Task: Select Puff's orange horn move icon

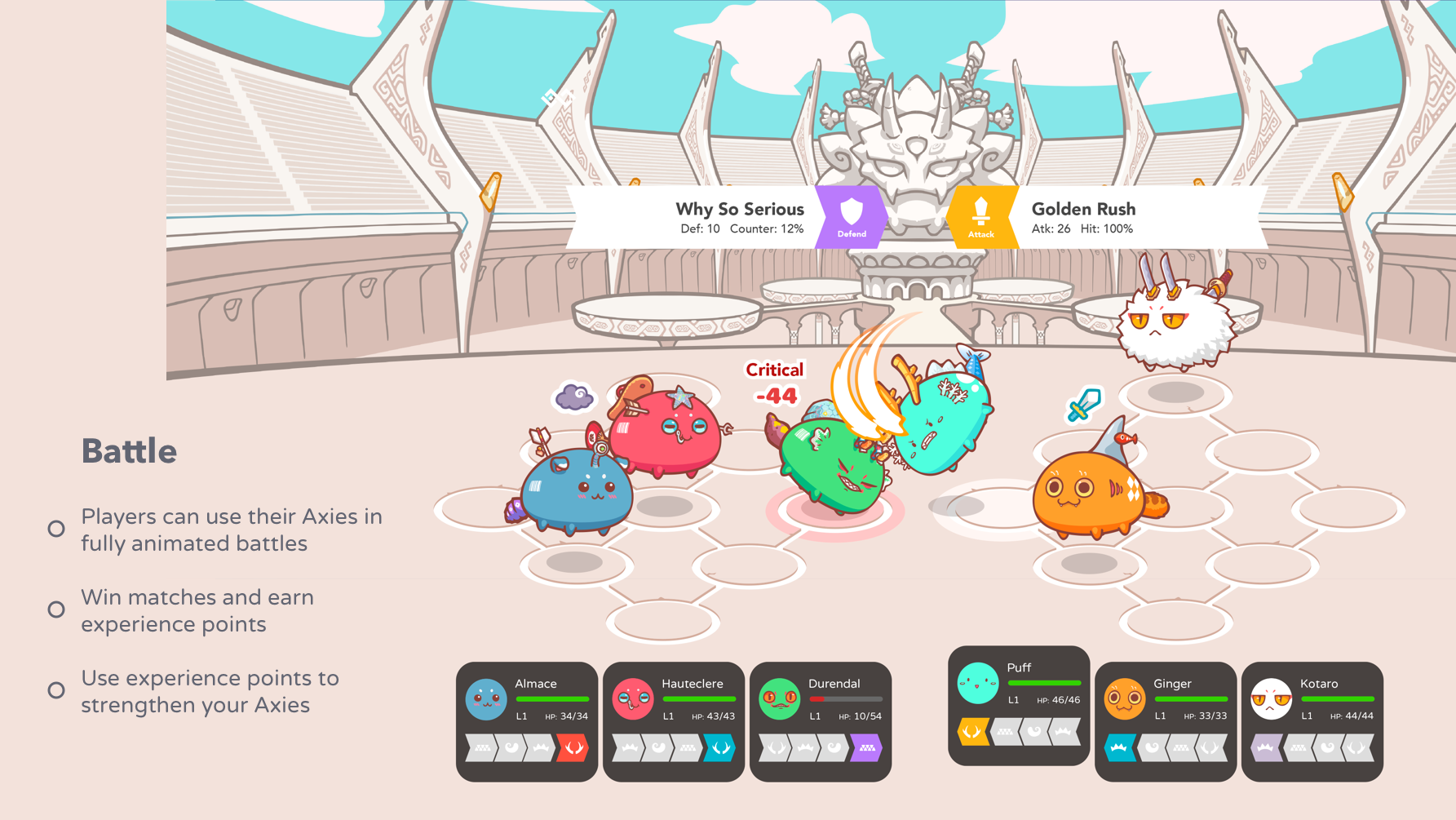Action: (972, 731)
